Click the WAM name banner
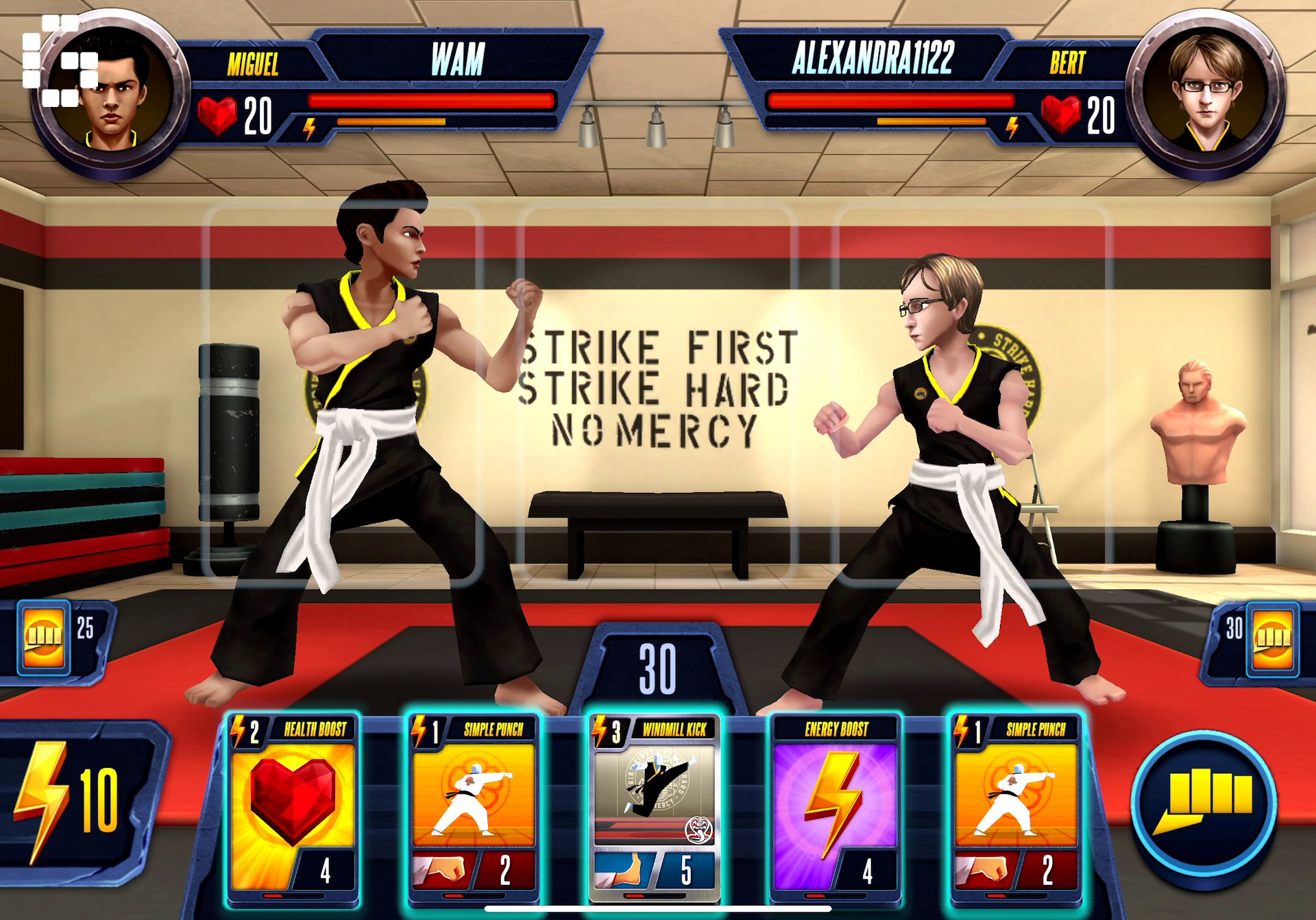1316x920 pixels. [x=458, y=62]
